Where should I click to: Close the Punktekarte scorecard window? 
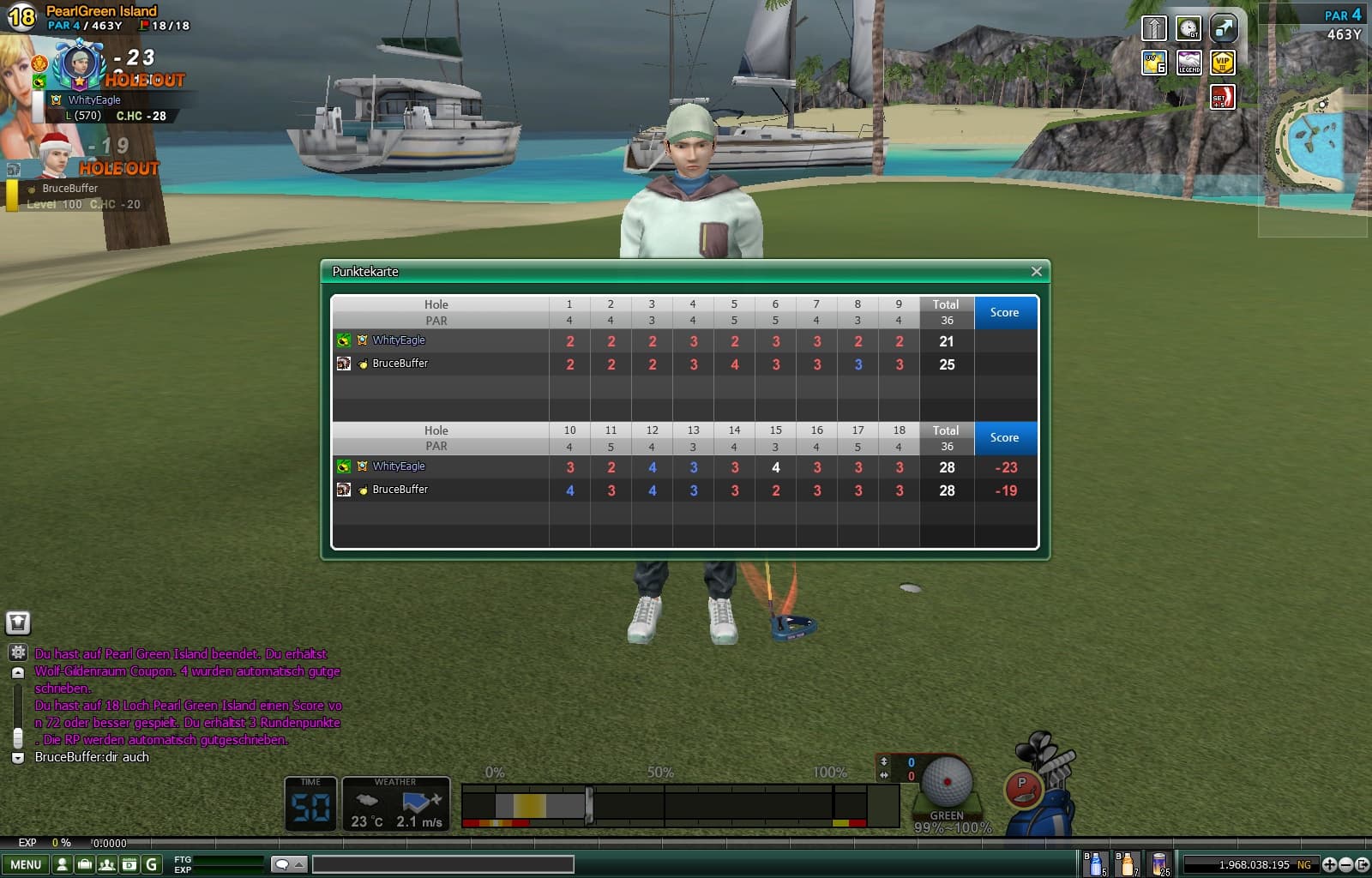pos(1036,272)
